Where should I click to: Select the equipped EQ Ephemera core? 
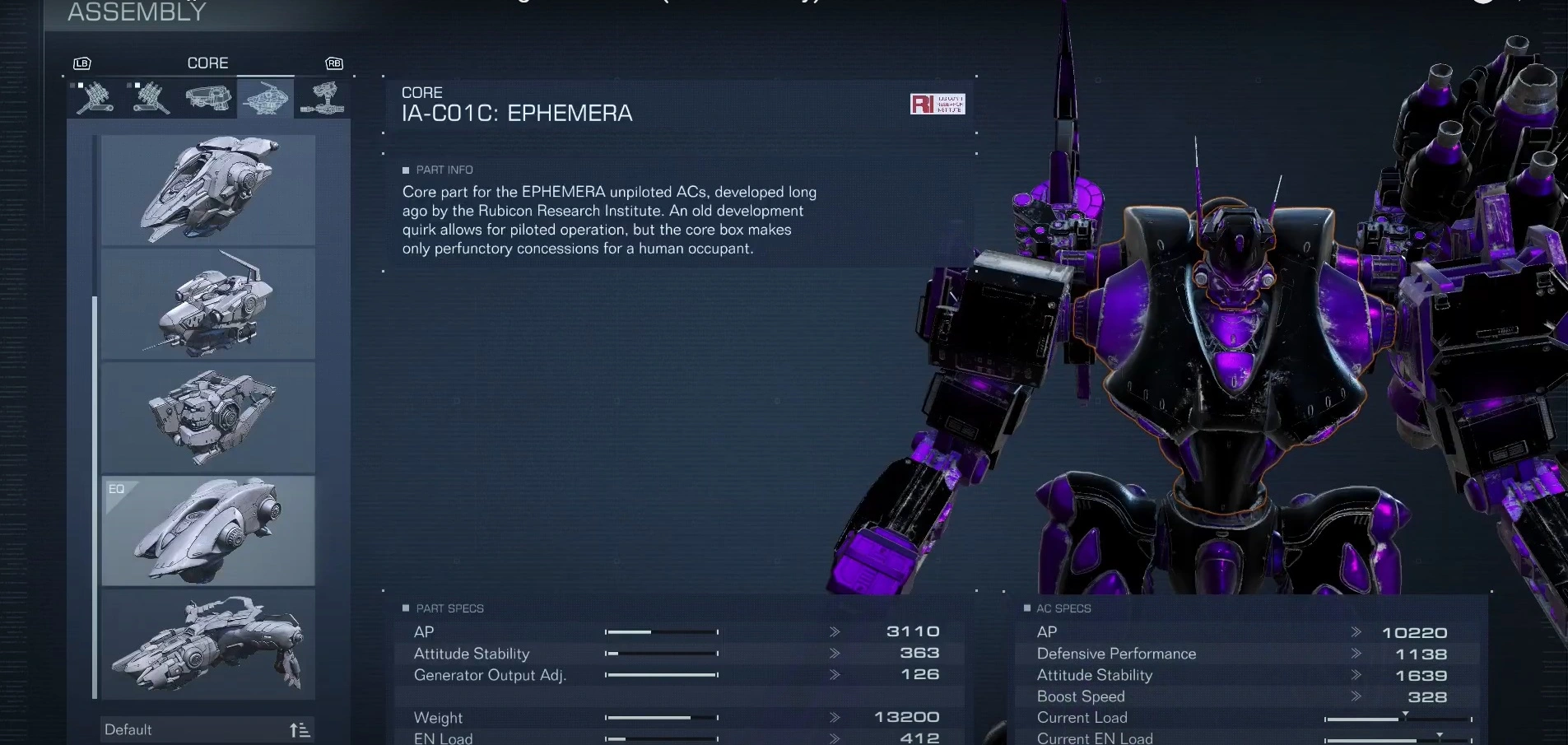click(208, 531)
